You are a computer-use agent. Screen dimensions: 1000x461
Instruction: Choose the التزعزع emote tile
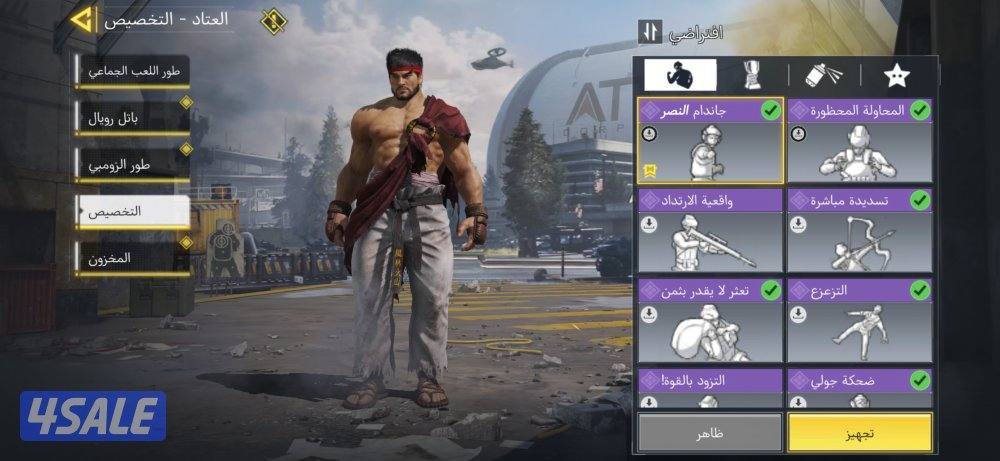tap(859, 320)
